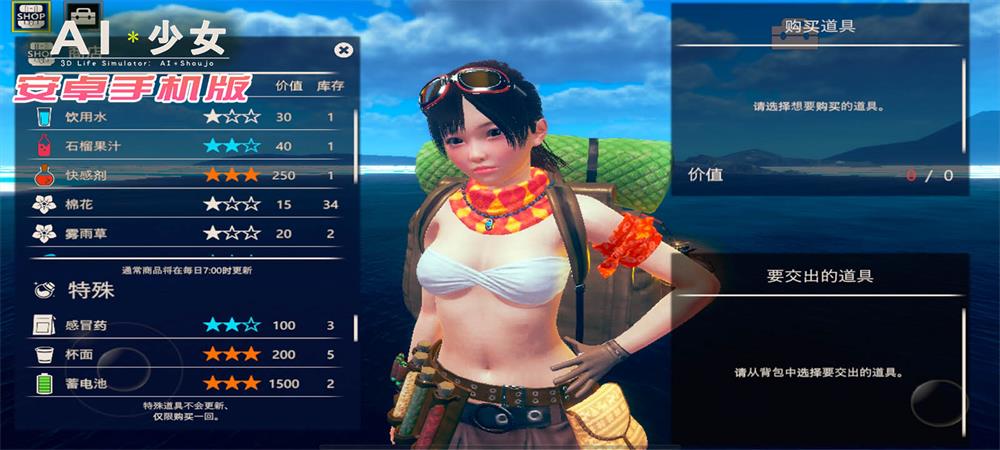Close the shop item list panel

click(x=343, y=49)
